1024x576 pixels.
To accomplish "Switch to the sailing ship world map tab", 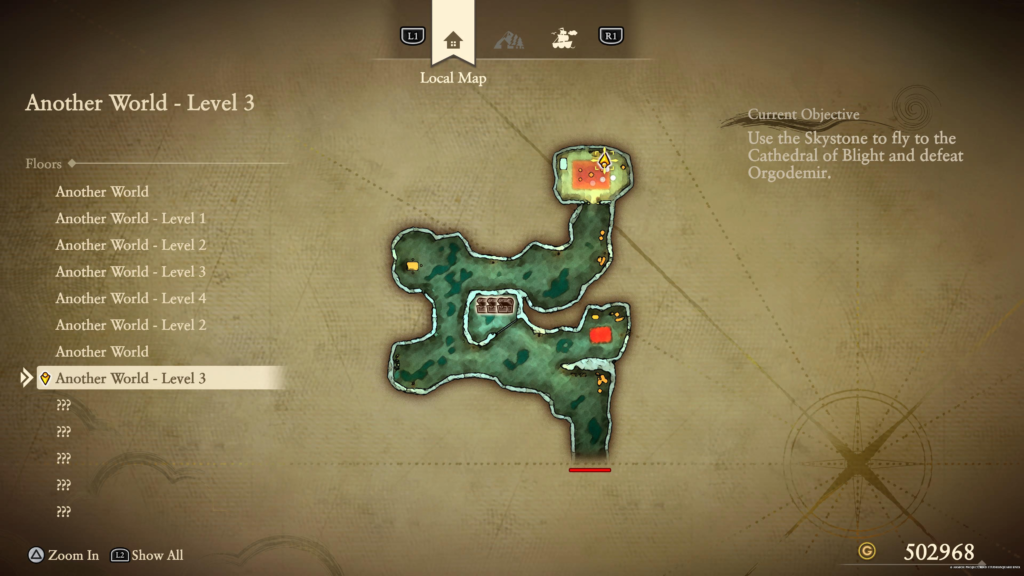I will [x=564, y=39].
